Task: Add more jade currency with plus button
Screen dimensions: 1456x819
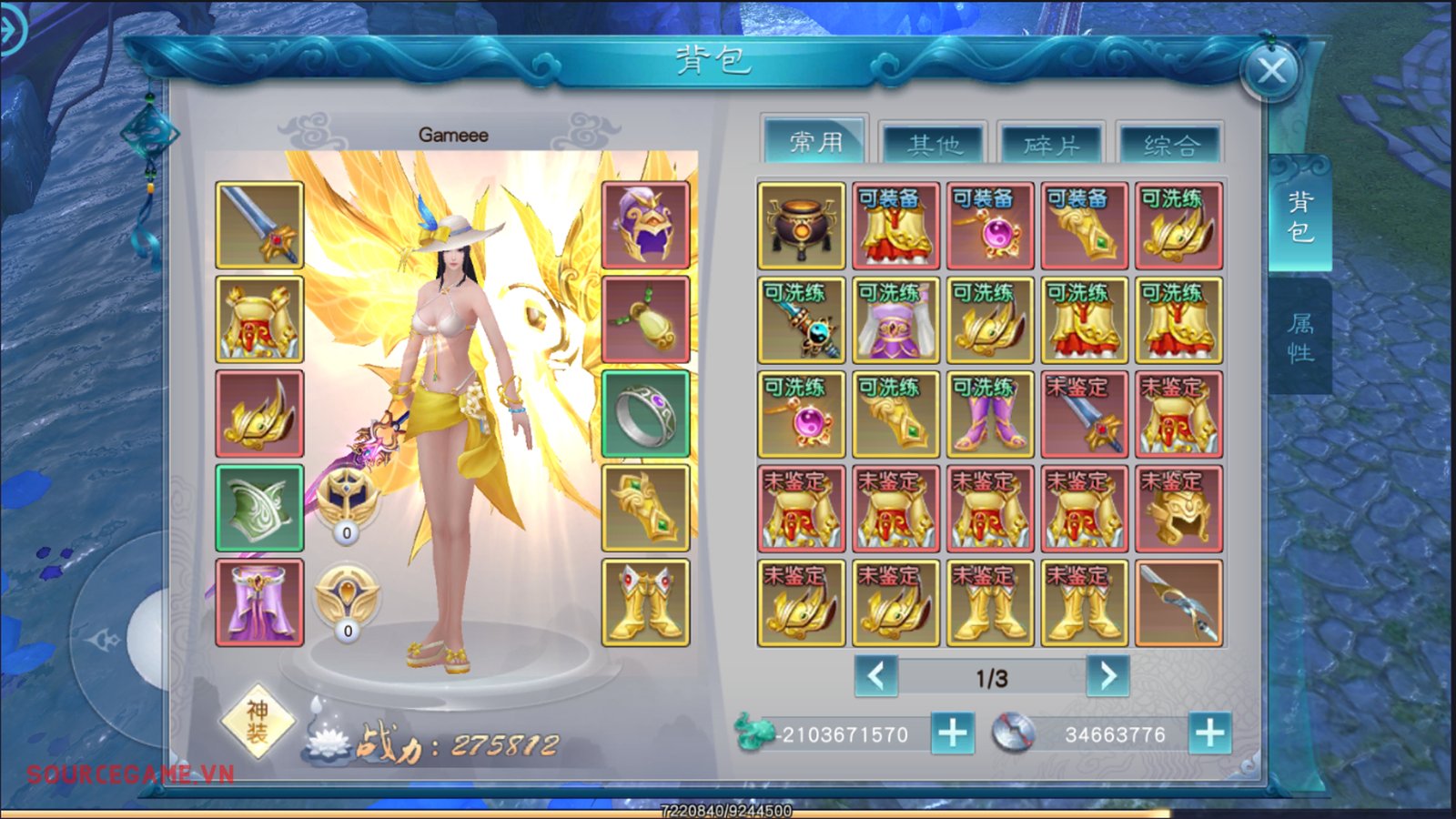Action: click(953, 733)
